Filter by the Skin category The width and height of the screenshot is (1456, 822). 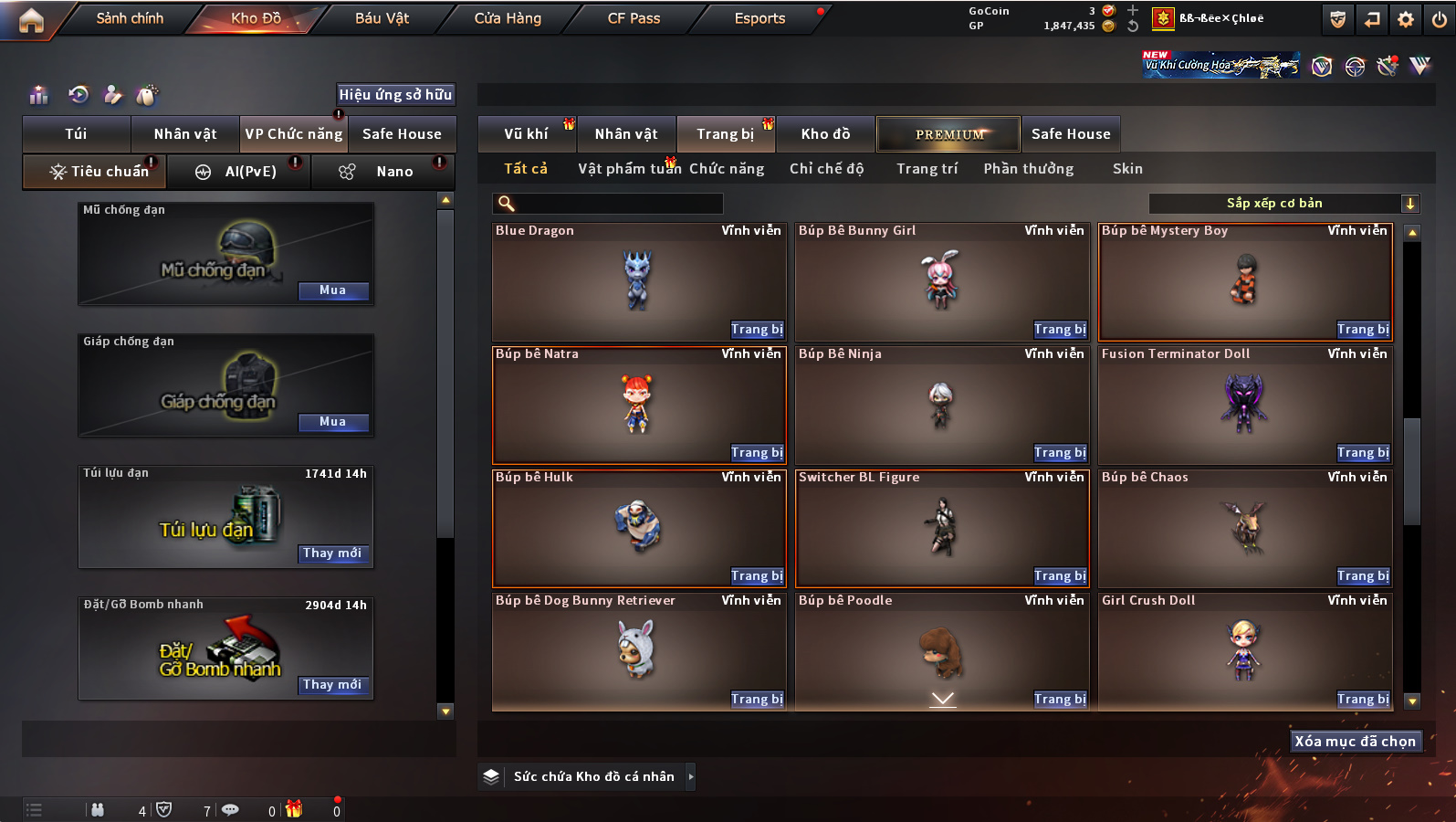[x=1127, y=169]
